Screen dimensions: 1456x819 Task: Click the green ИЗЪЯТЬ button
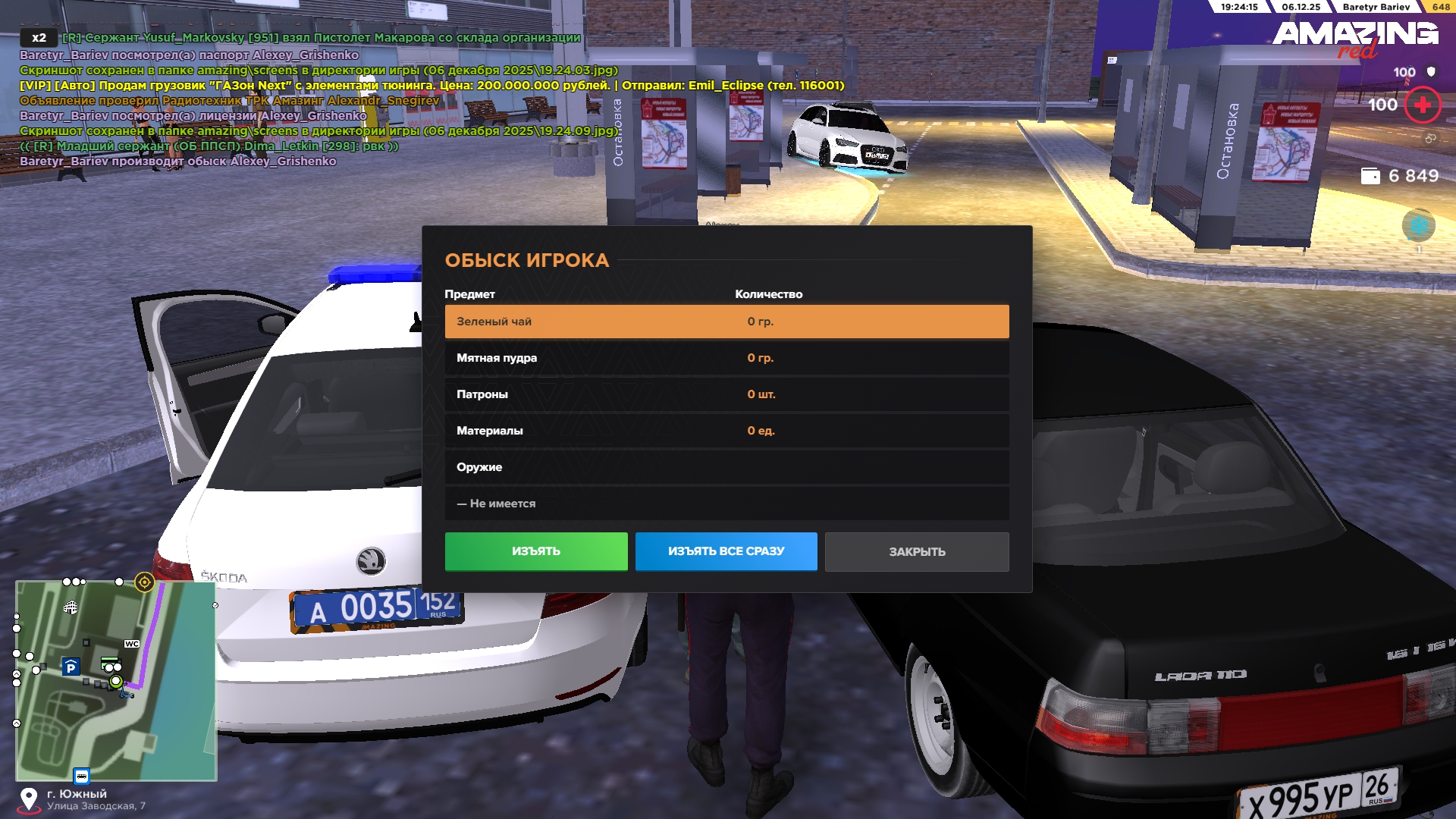536,551
